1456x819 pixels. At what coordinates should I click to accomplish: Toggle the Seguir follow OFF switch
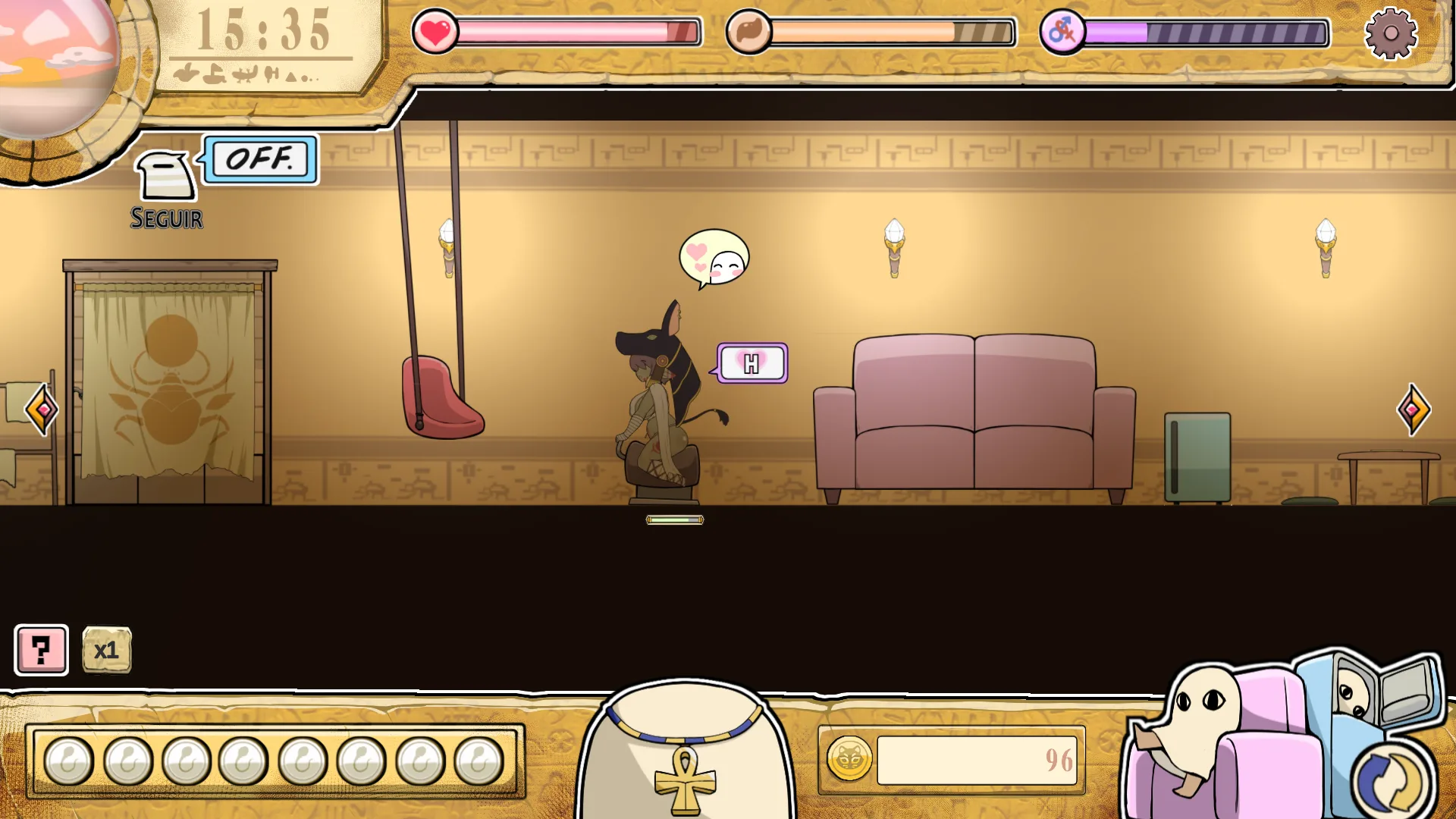pyautogui.click(x=260, y=159)
